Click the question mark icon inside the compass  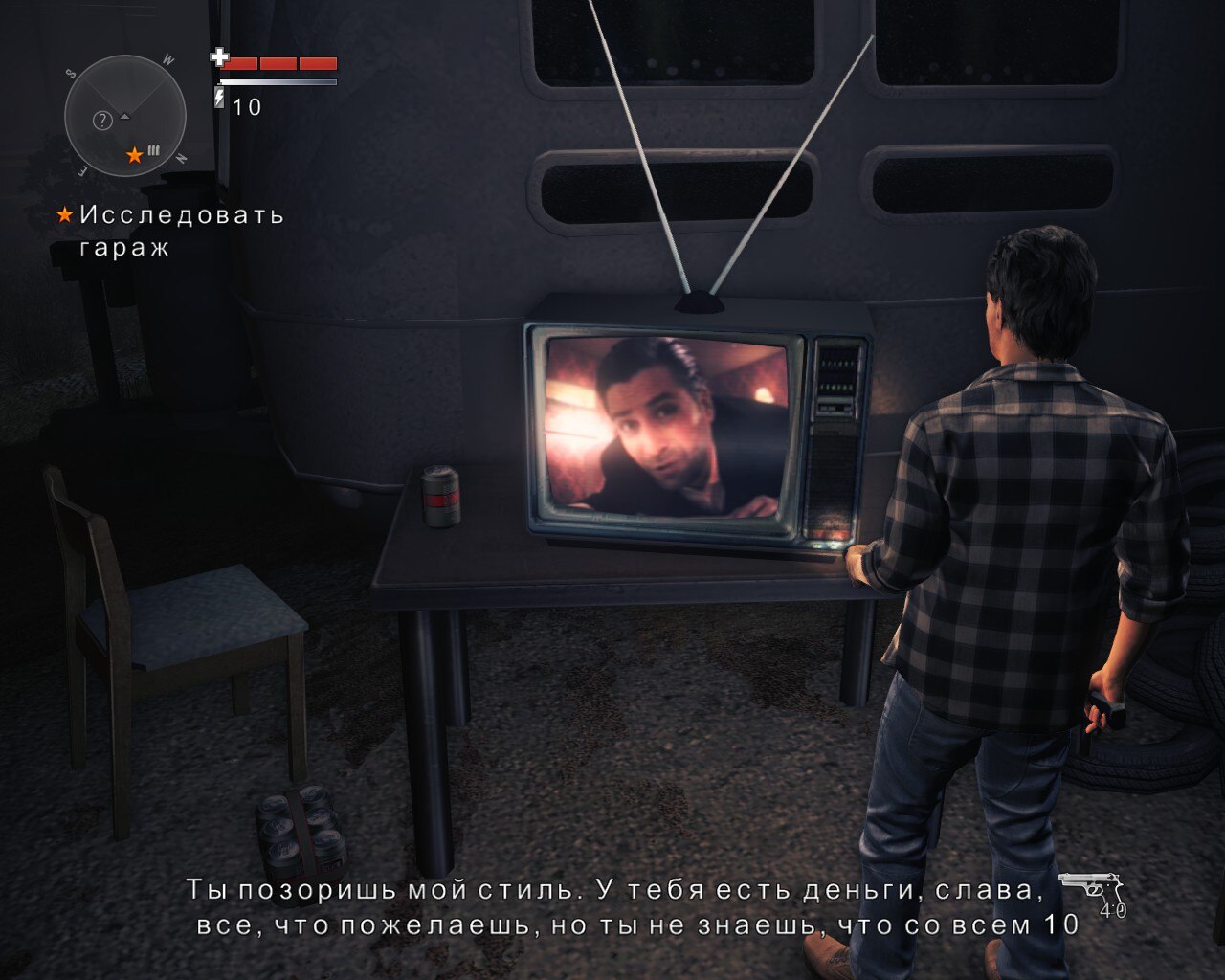coord(102,119)
